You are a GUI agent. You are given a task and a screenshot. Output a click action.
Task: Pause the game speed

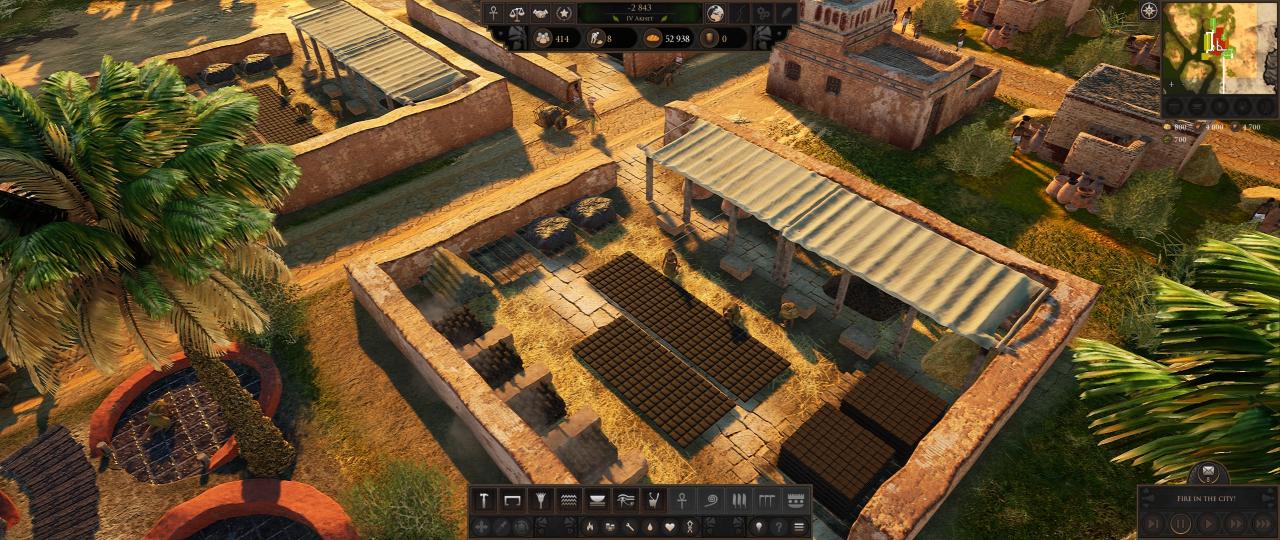[x=1180, y=523]
